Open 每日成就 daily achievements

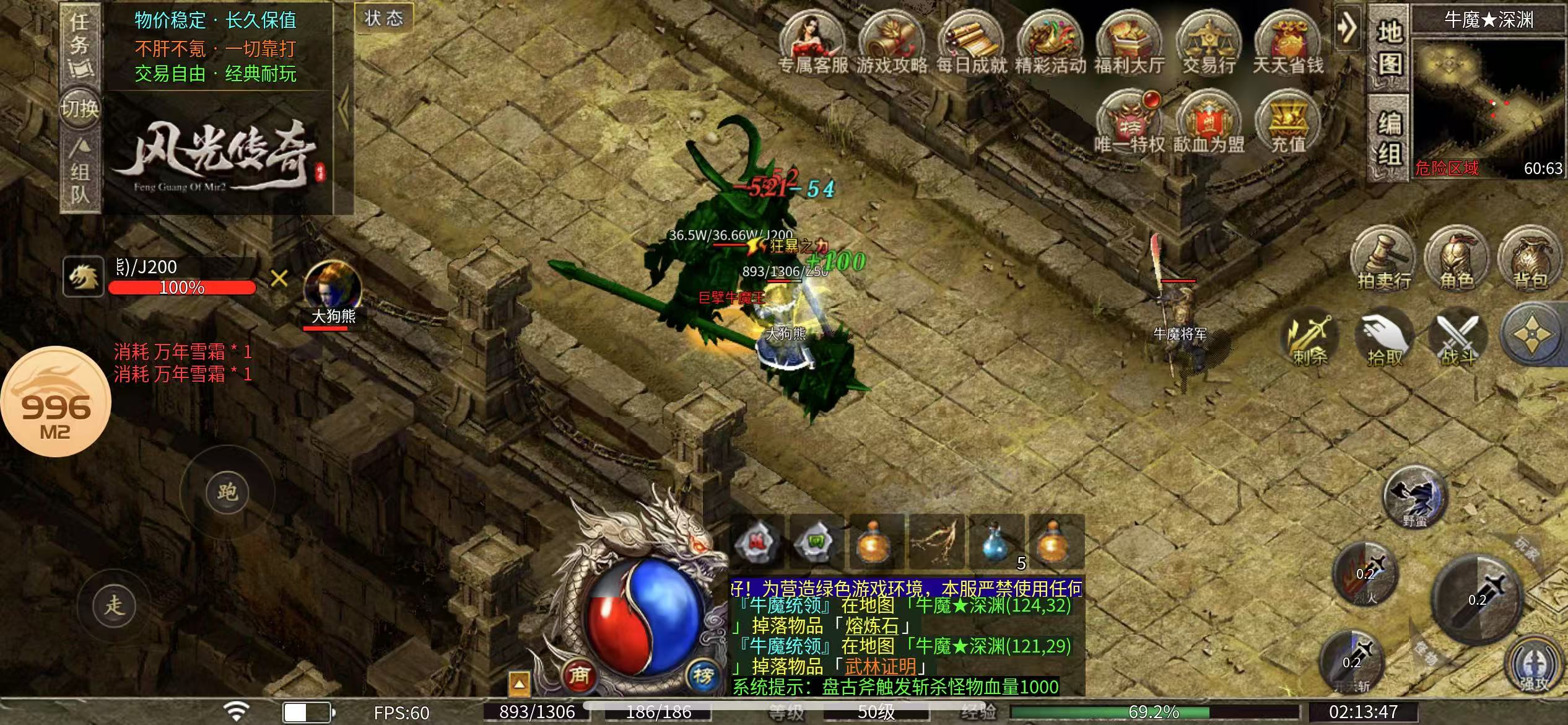coord(971,43)
